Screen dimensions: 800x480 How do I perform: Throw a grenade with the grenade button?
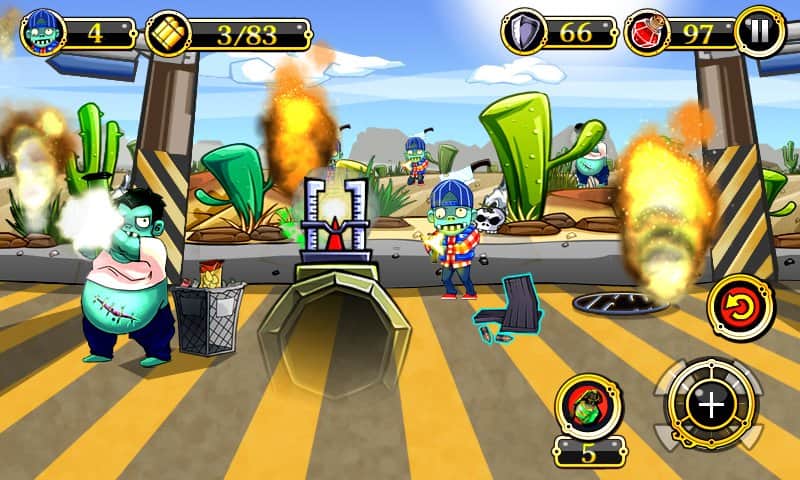point(589,407)
